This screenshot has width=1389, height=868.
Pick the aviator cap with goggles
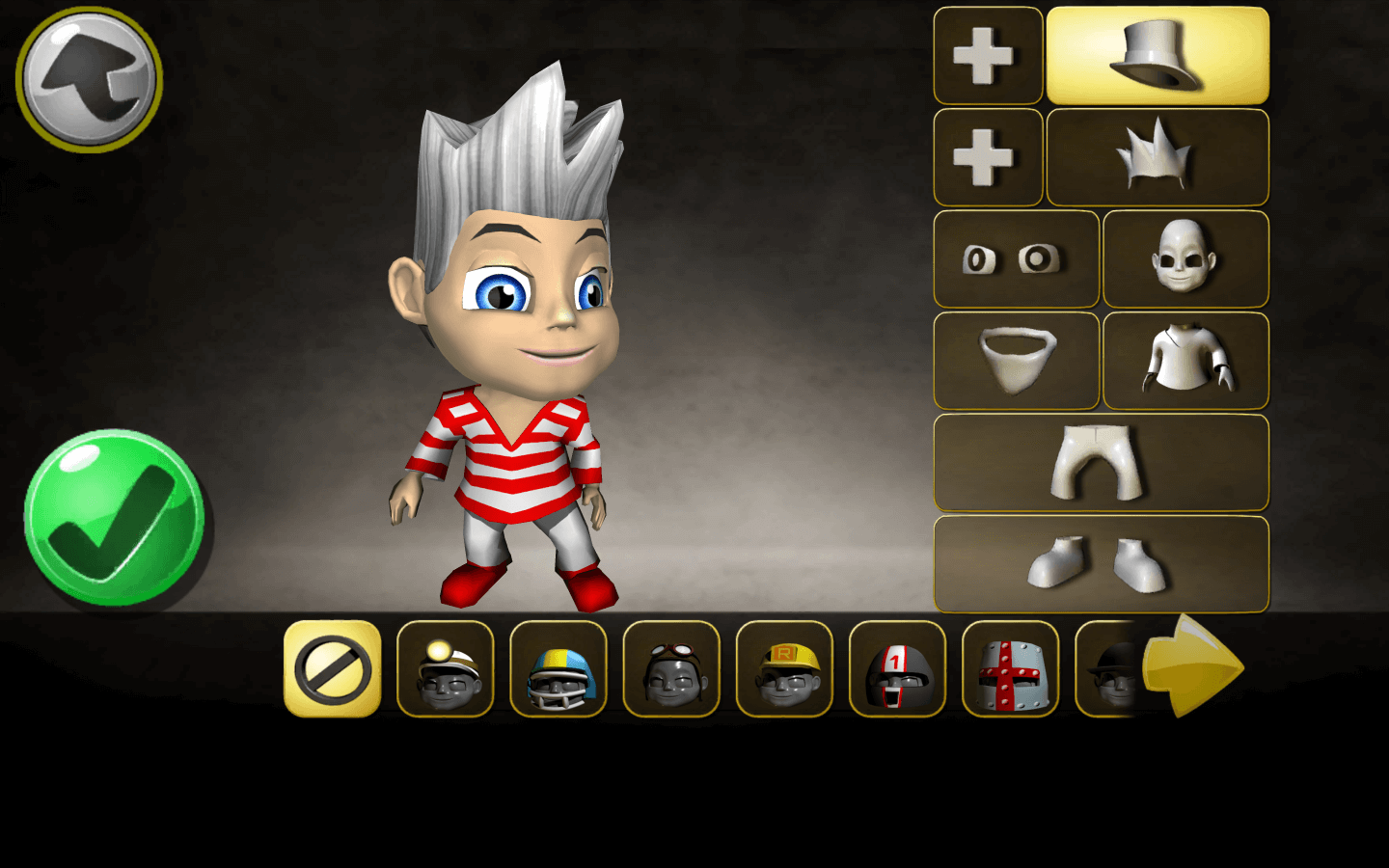click(671, 669)
